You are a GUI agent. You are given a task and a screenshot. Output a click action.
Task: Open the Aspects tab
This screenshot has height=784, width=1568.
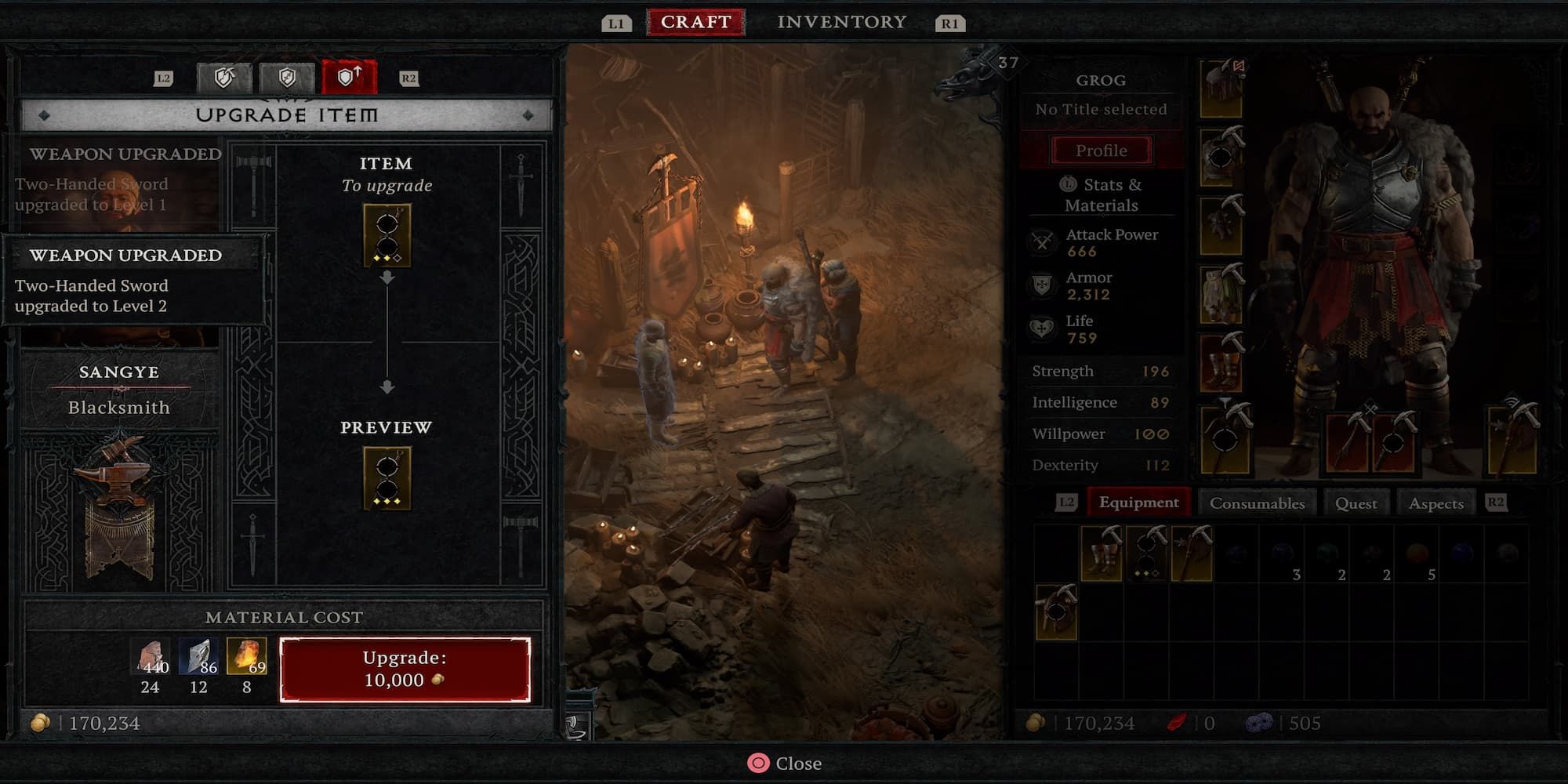pos(1436,503)
